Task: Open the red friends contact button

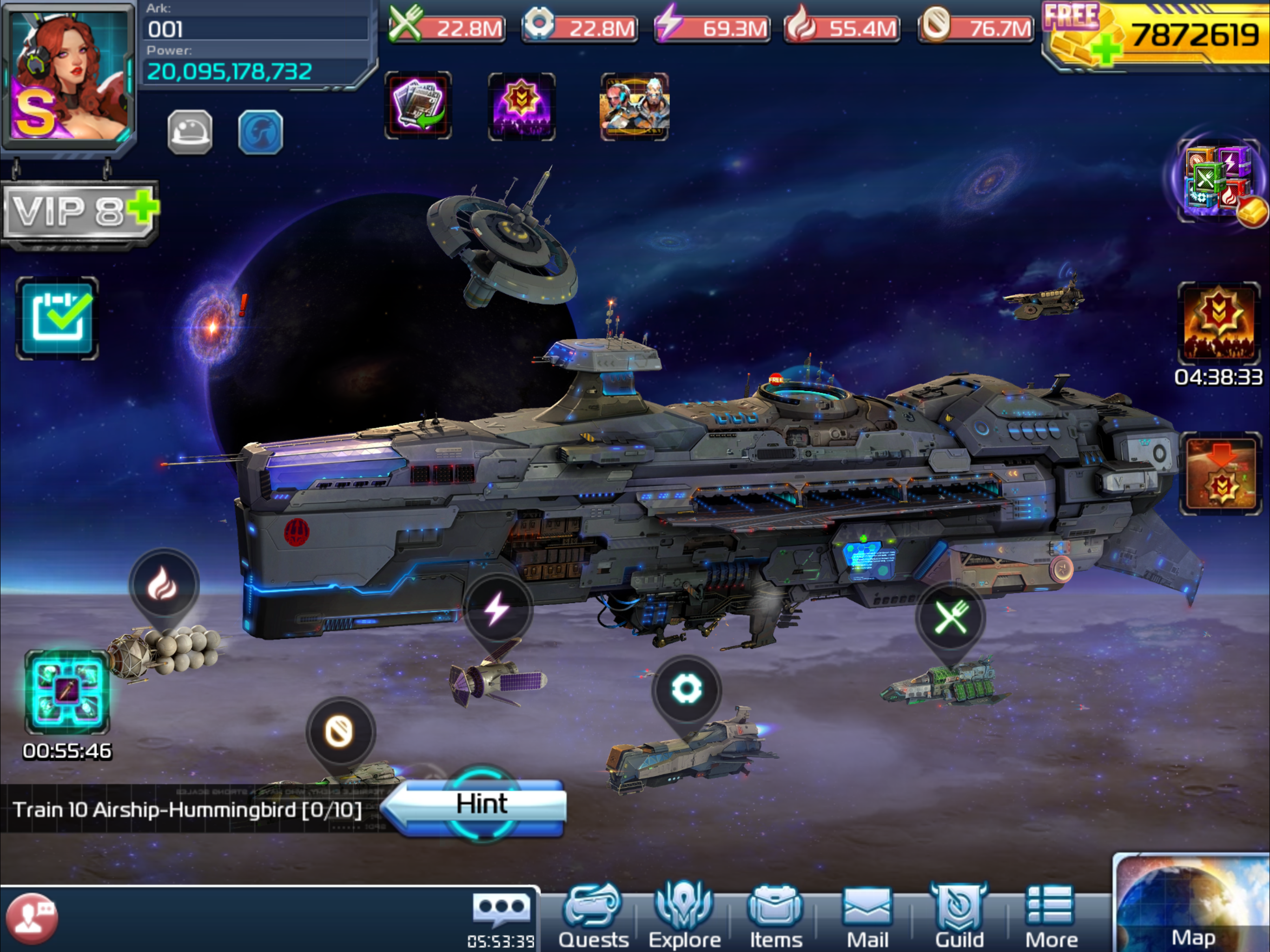Action: 32,918
